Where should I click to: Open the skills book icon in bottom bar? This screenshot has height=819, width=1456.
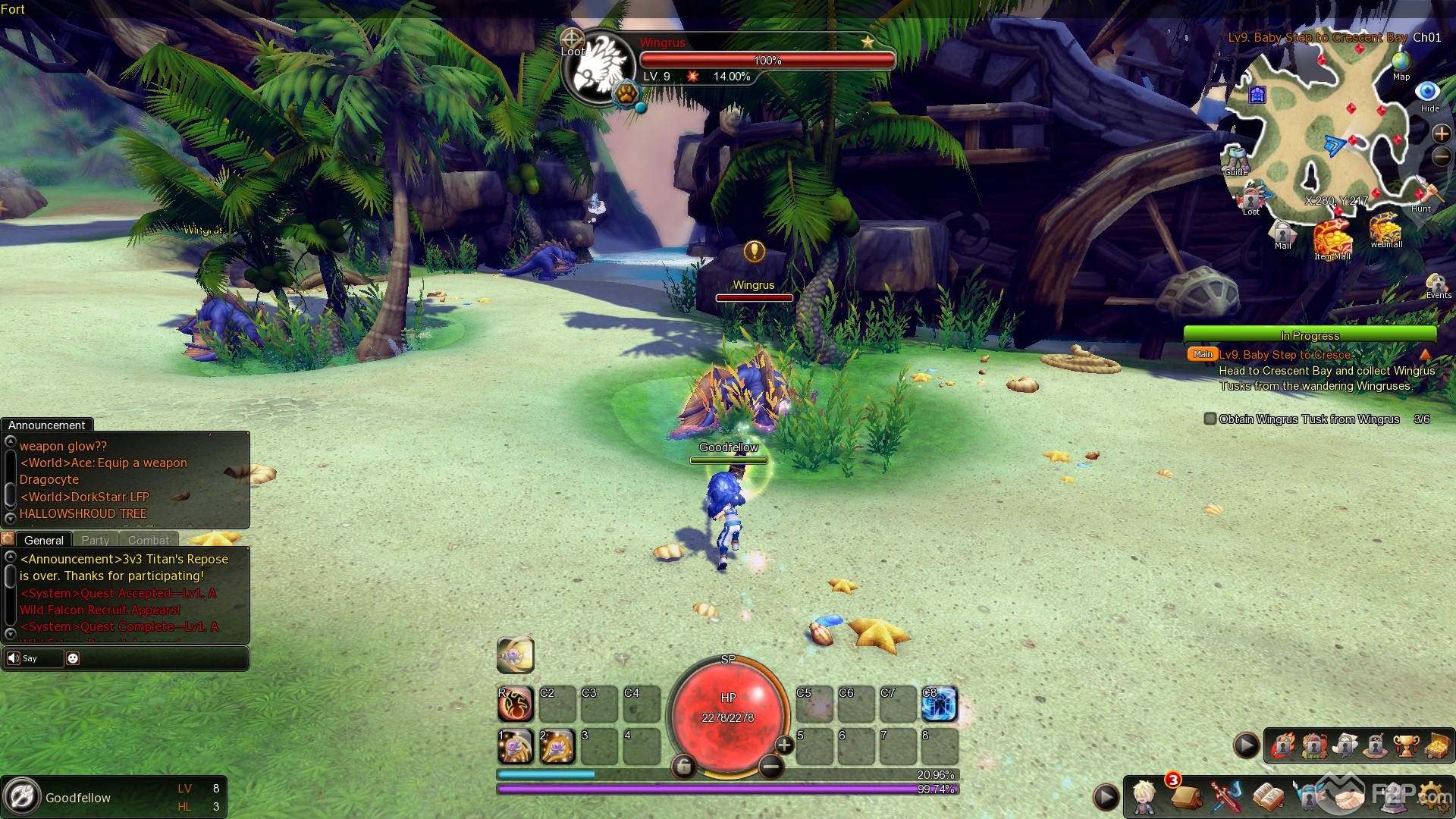[x=1270, y=795]
